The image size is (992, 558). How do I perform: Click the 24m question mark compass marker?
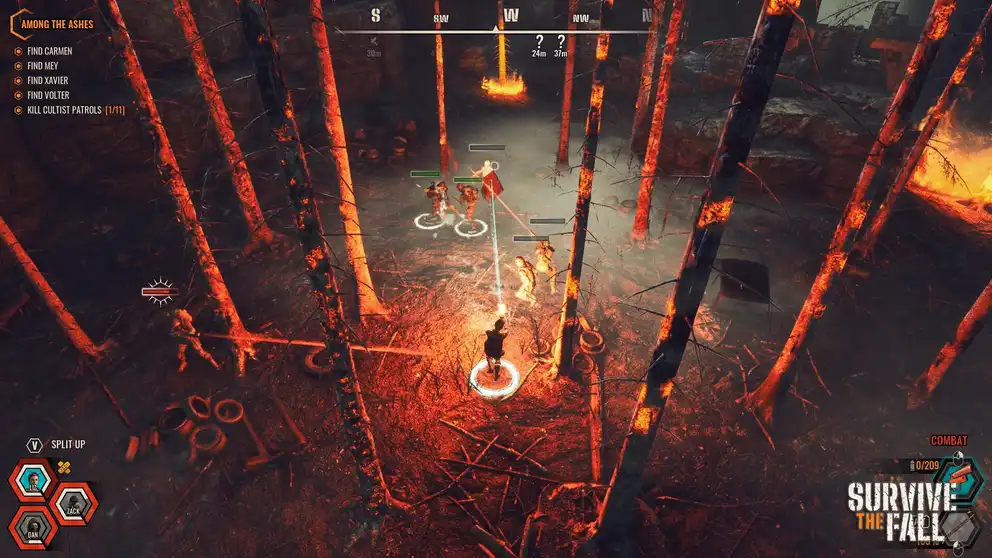(x=539, y=42)
